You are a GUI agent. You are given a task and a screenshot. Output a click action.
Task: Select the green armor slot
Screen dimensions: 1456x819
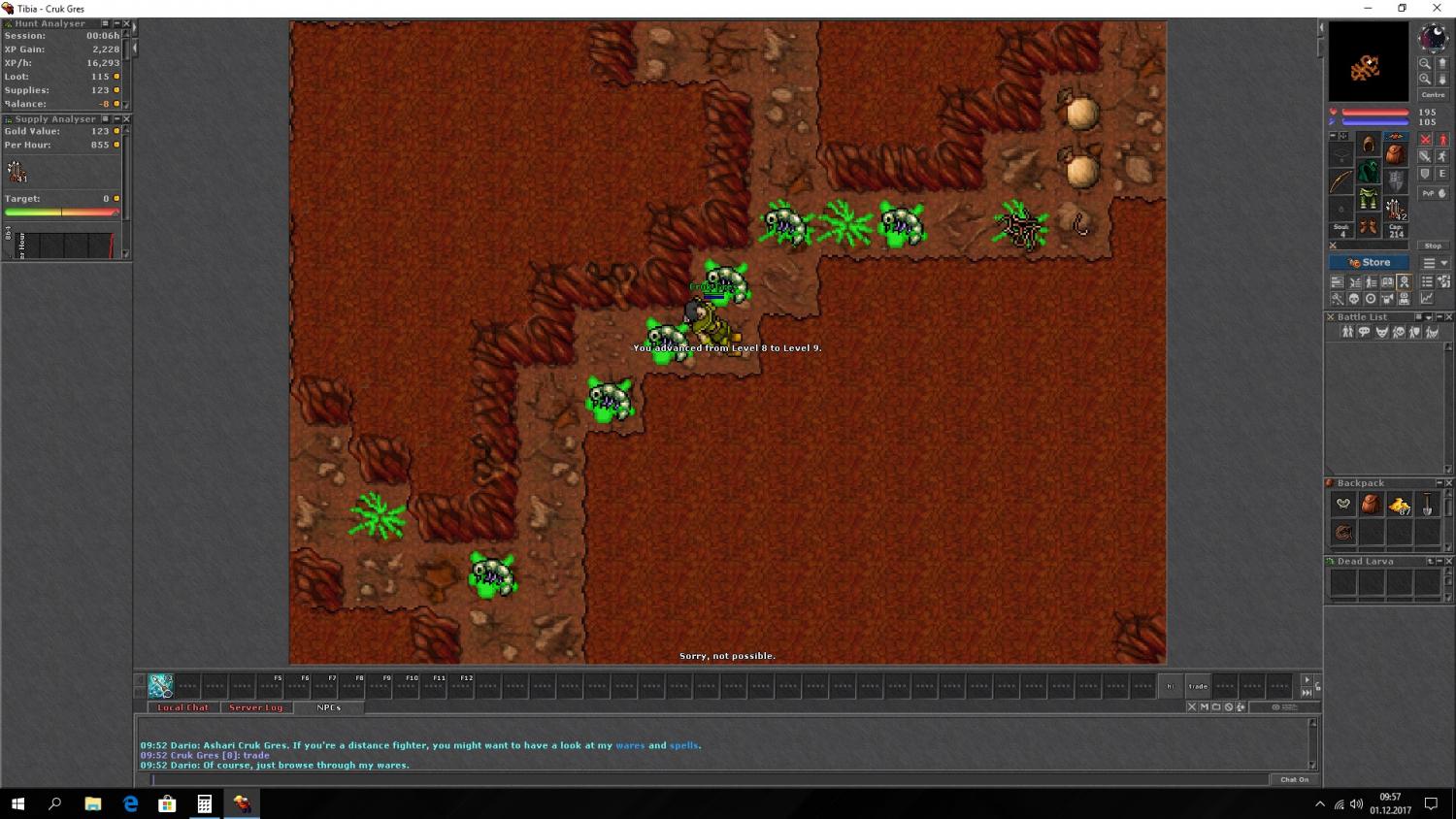(1369, 173)
